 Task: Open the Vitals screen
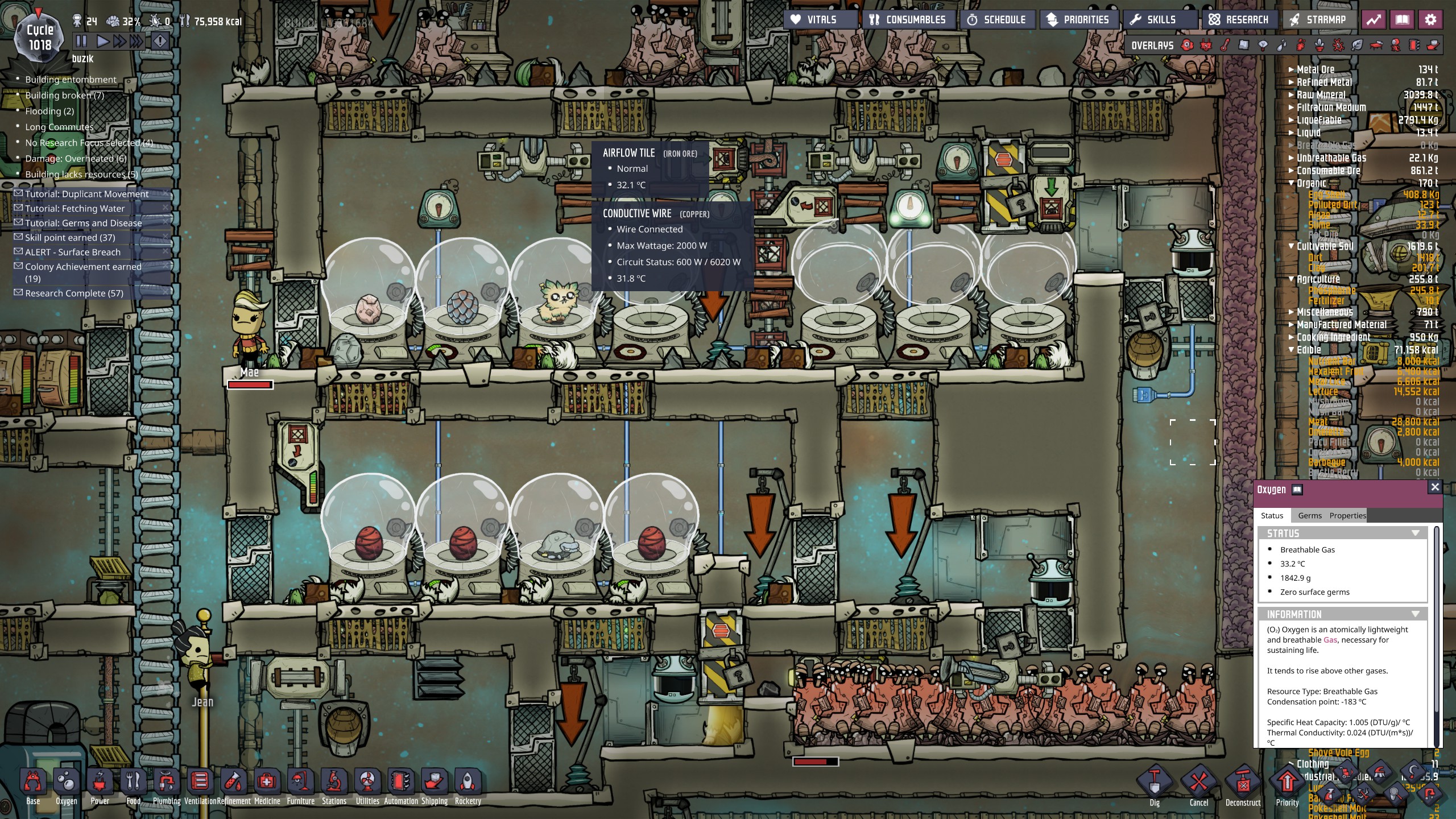coord(820,19)
